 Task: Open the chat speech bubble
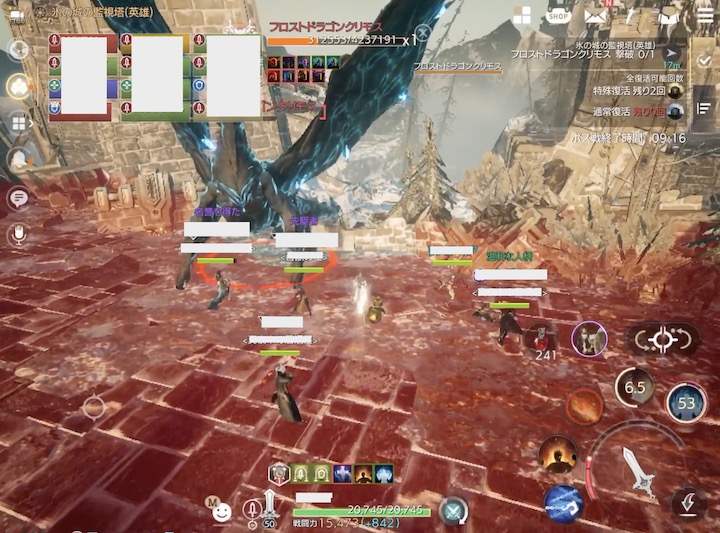[x=17, y=197]
